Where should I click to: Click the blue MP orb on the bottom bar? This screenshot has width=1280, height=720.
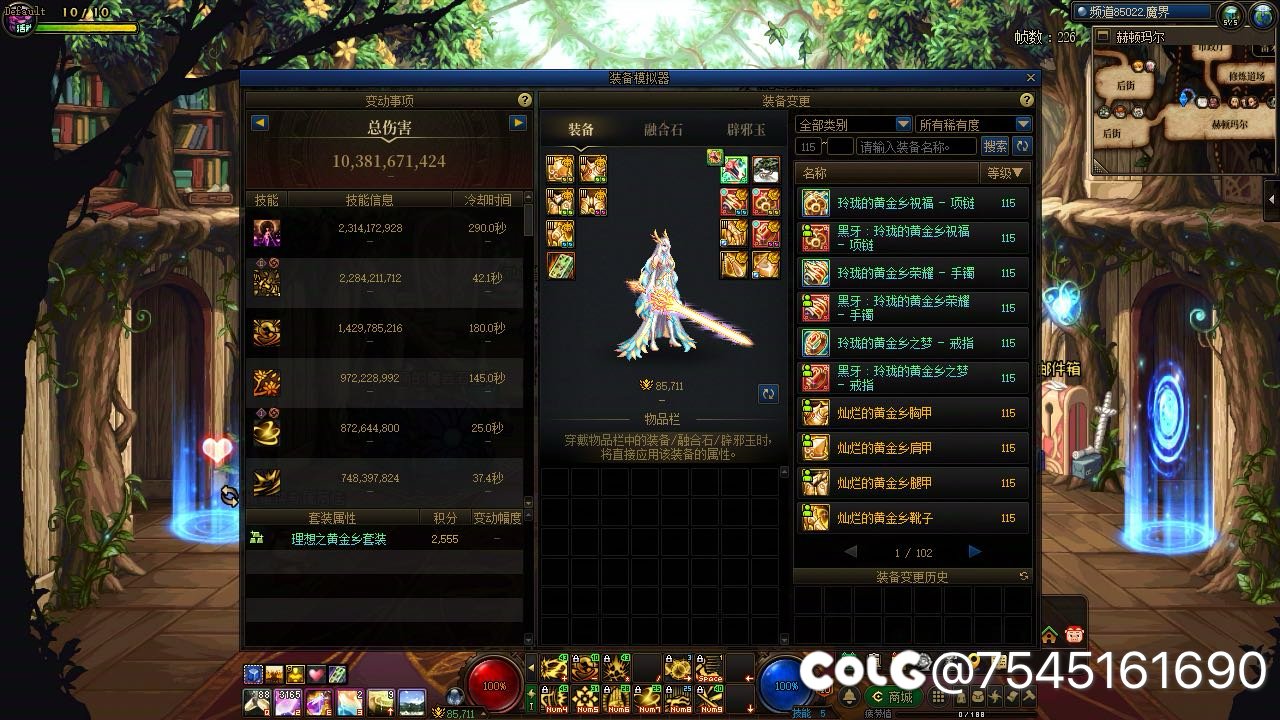click(x=786, y=685)
